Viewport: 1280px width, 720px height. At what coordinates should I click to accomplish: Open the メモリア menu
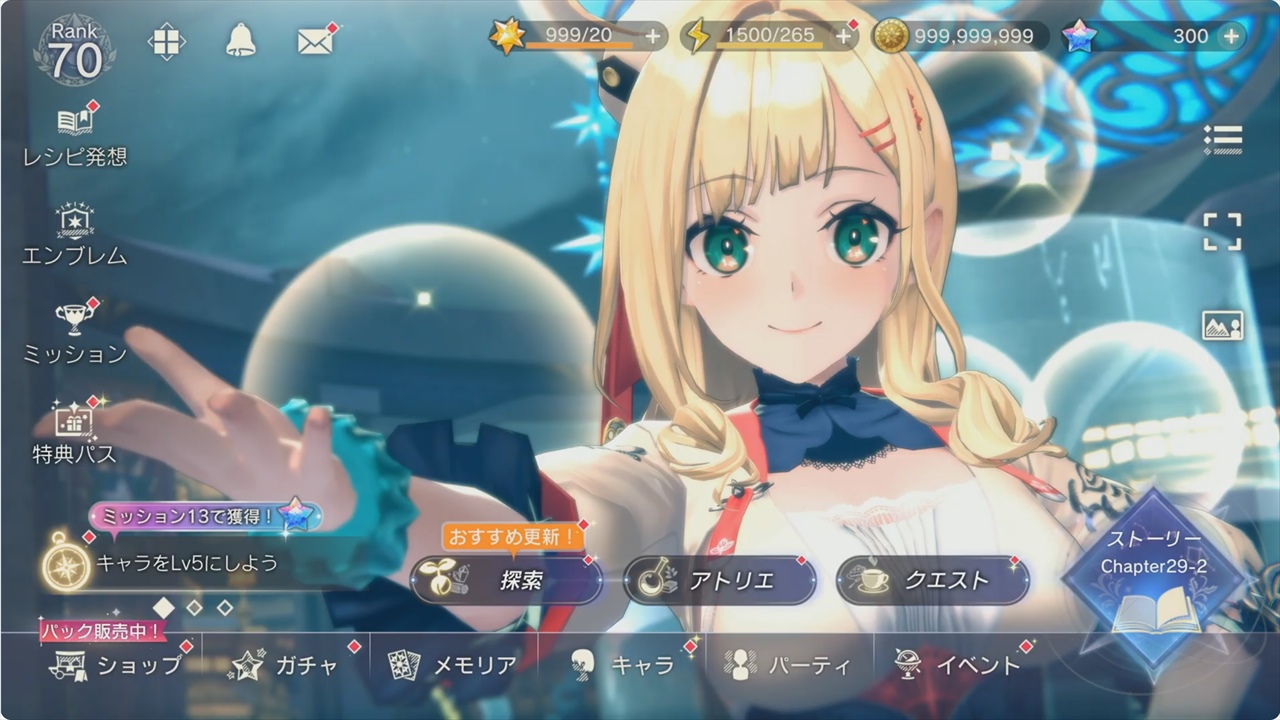point(454,665)
